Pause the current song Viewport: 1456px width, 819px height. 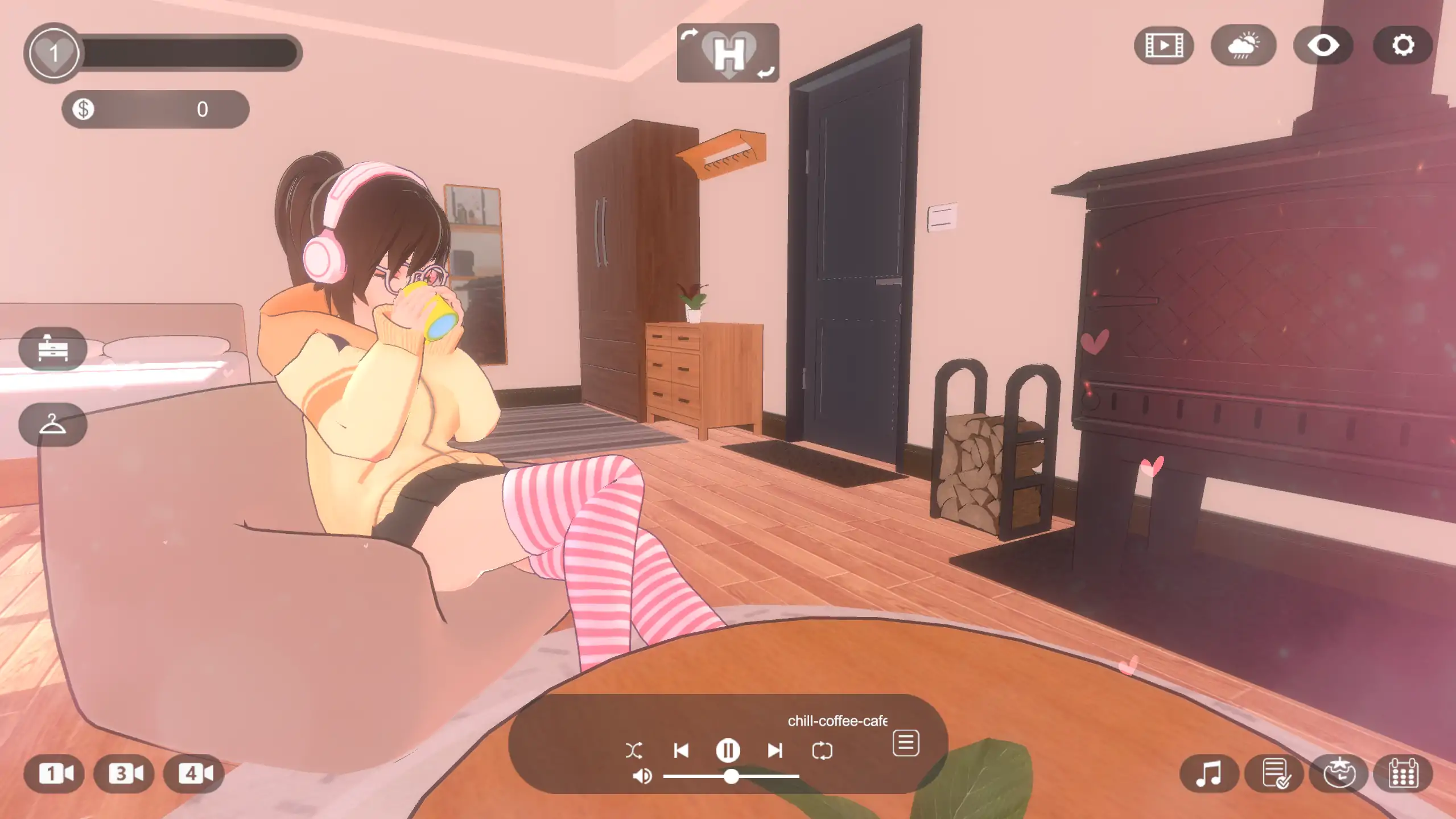[728, 750]
